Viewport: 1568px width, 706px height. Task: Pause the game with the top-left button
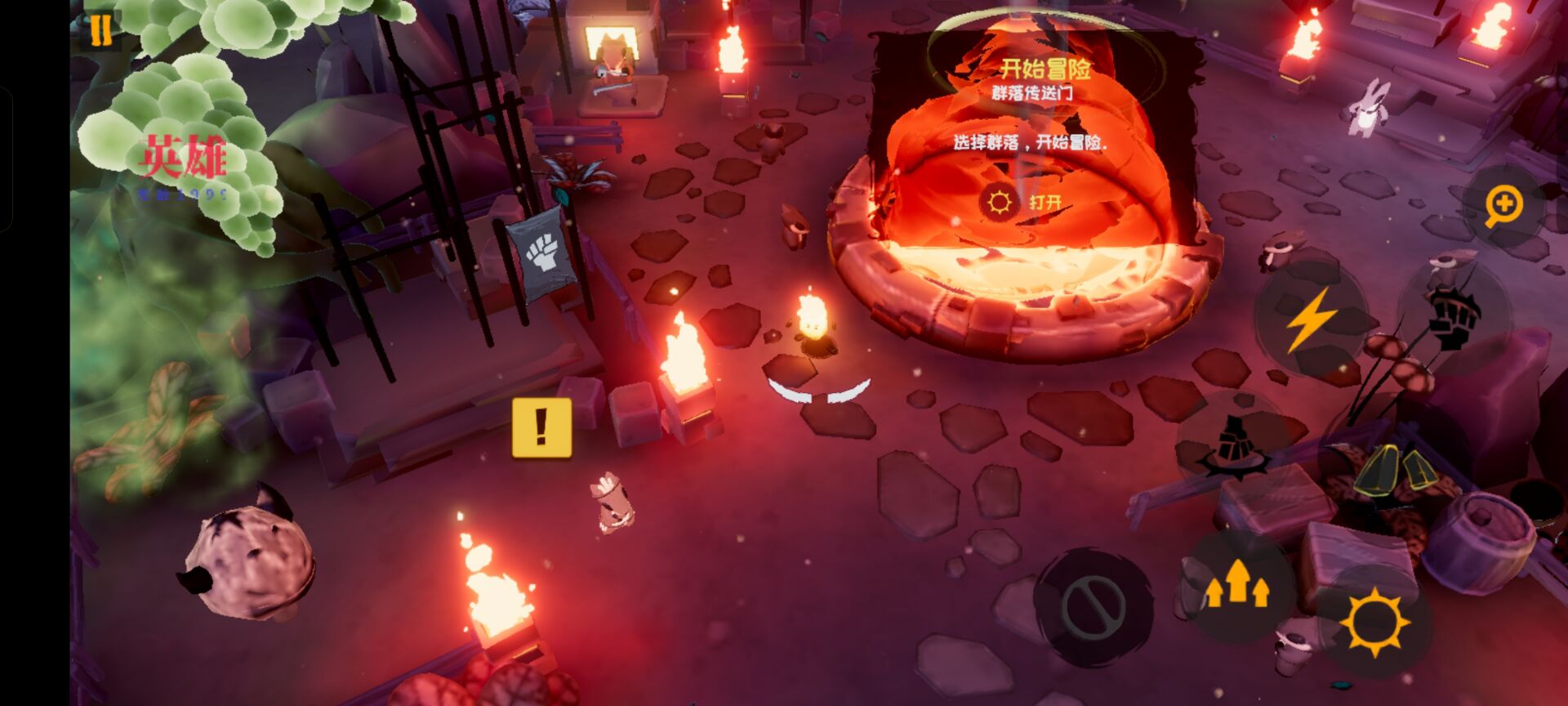point(100,31)
